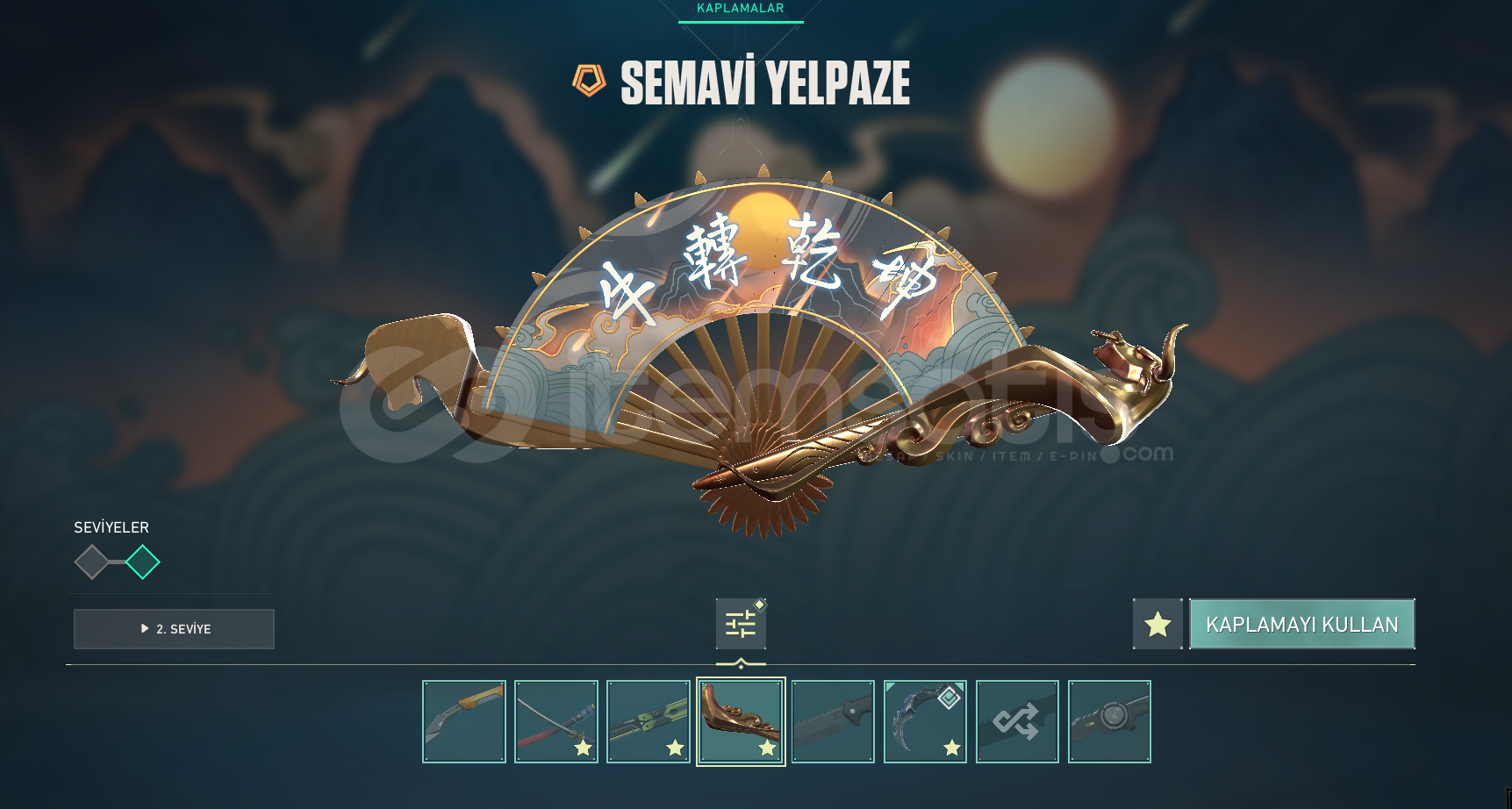Click the KAPLAMAYI KULLAN button
Screen dimensions: 1512x809
(x=1301, y=624)
